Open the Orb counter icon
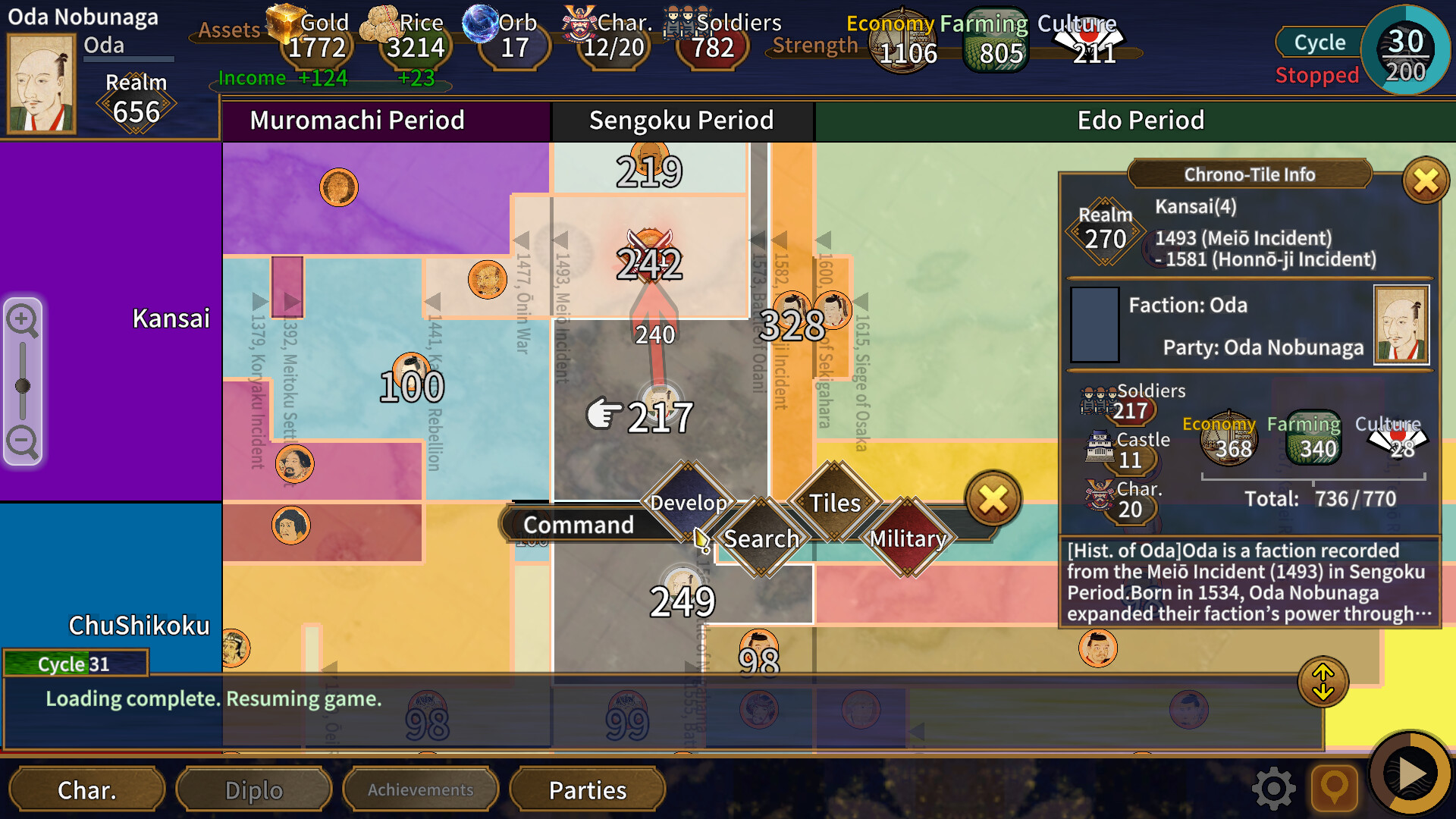 point(480,23)
